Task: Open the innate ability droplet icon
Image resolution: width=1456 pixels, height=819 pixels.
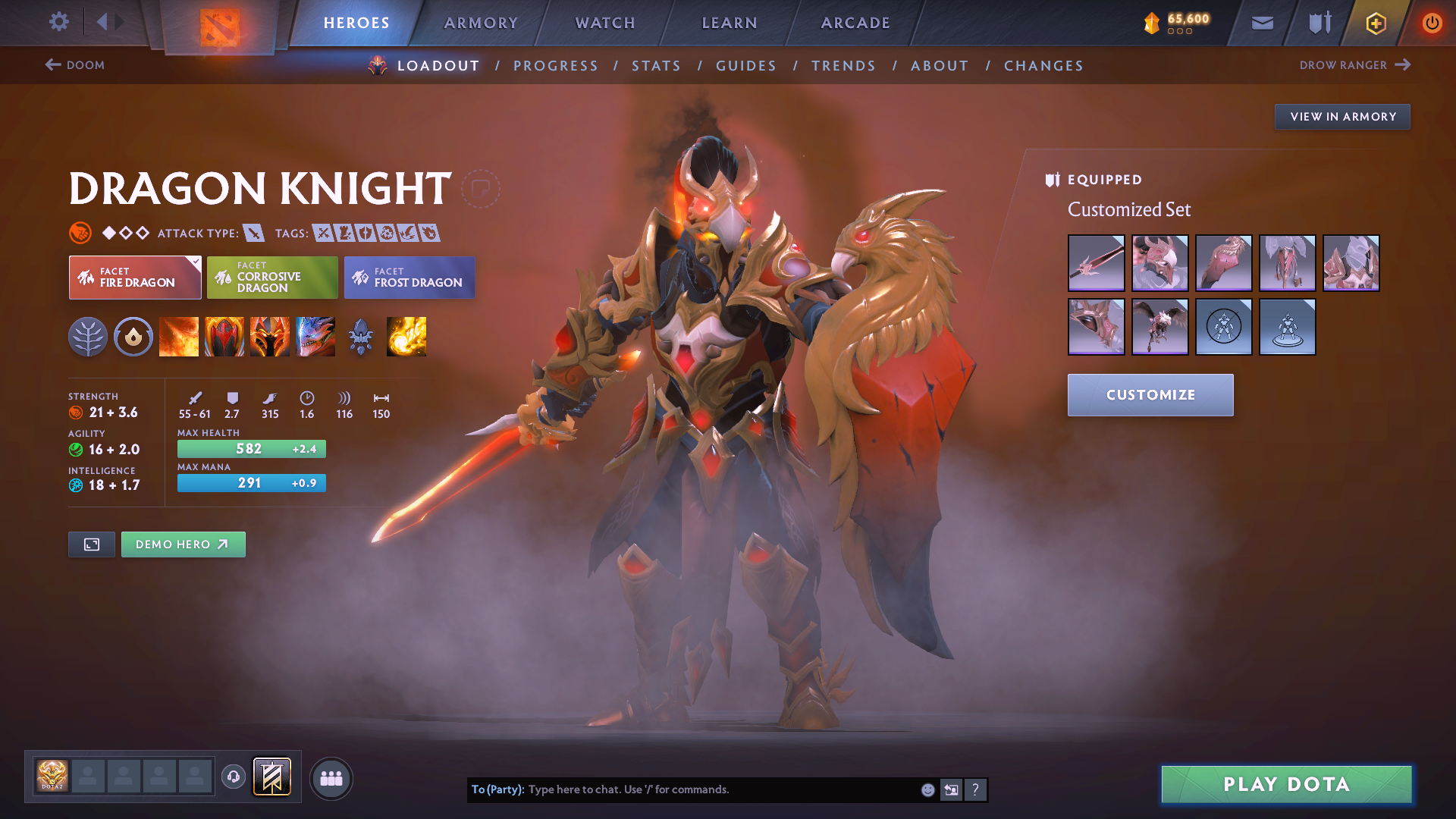Action: tap(133, 337)
